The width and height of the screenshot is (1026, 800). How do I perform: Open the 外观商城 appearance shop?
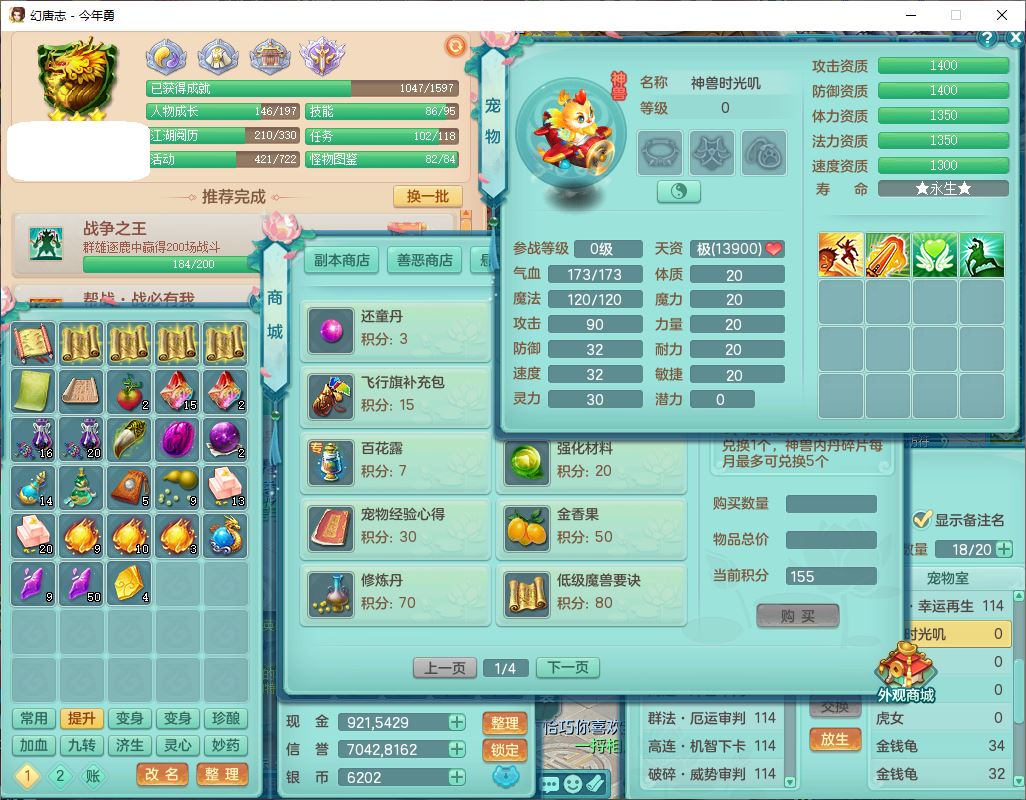click(x=905, y=672)
